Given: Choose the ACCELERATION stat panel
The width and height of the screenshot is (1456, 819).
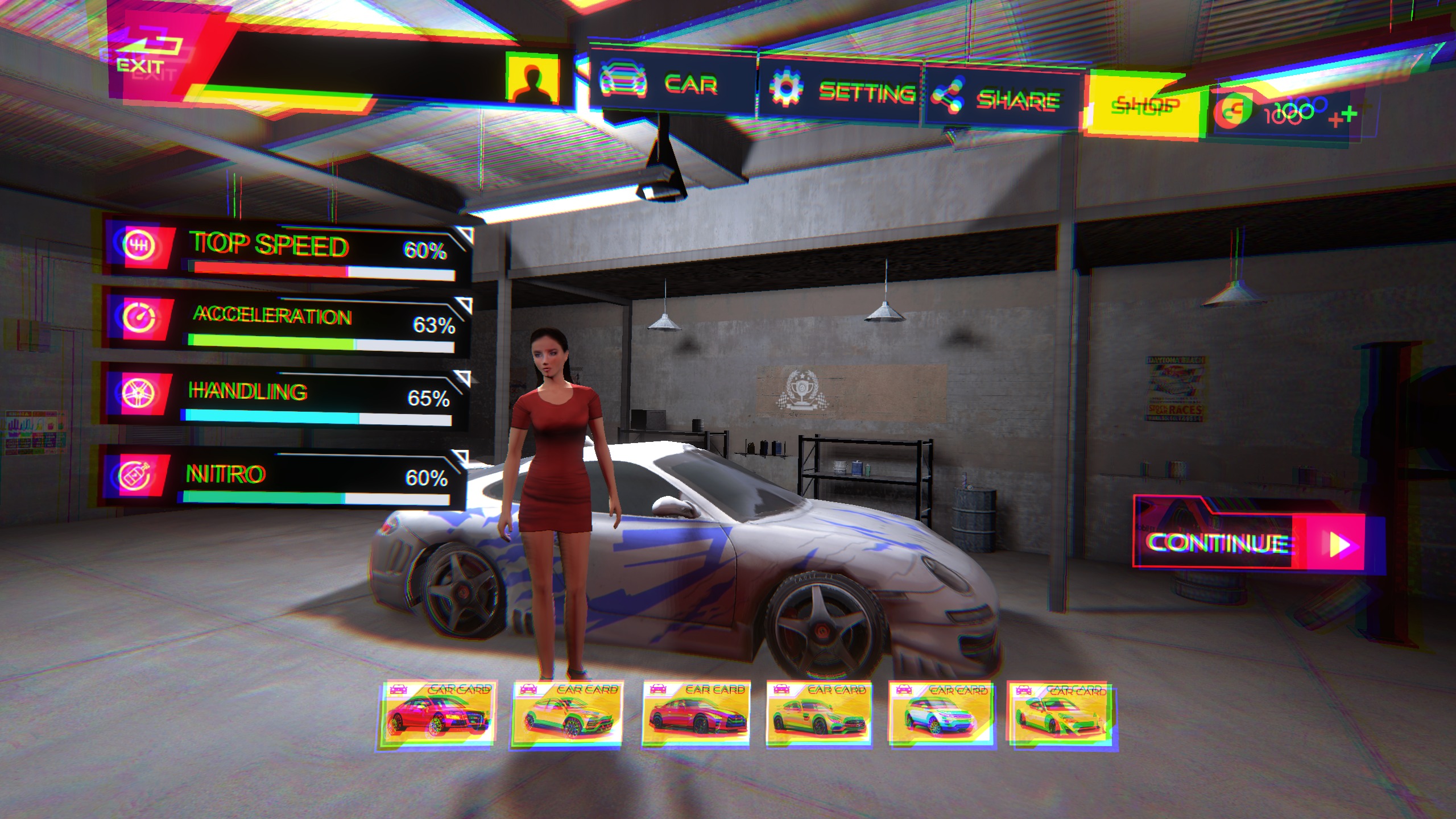Looking at the screenshot, I should tap(287, 324).
